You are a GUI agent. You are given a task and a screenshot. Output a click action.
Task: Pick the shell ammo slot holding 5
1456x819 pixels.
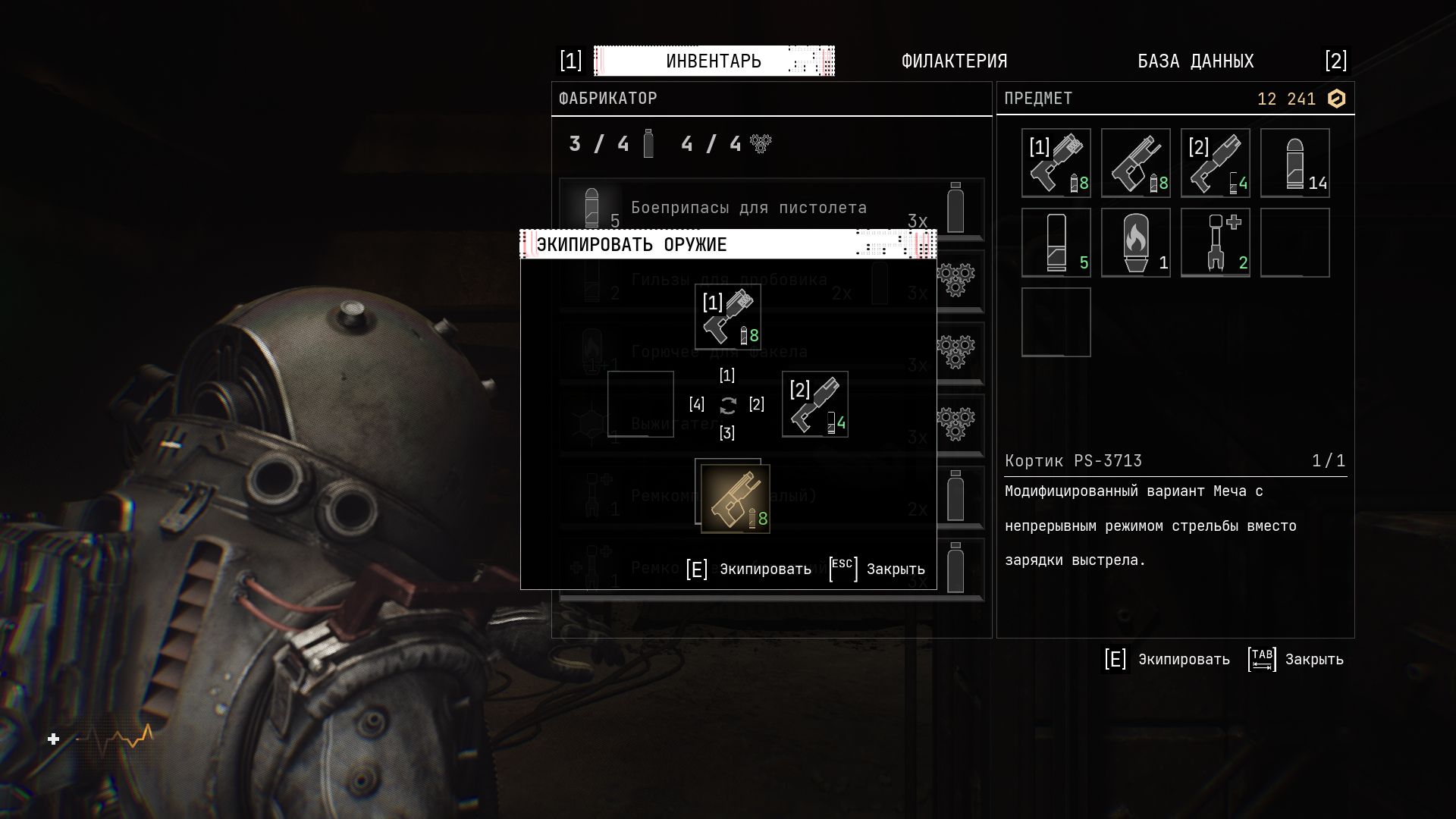[1056, 243]
